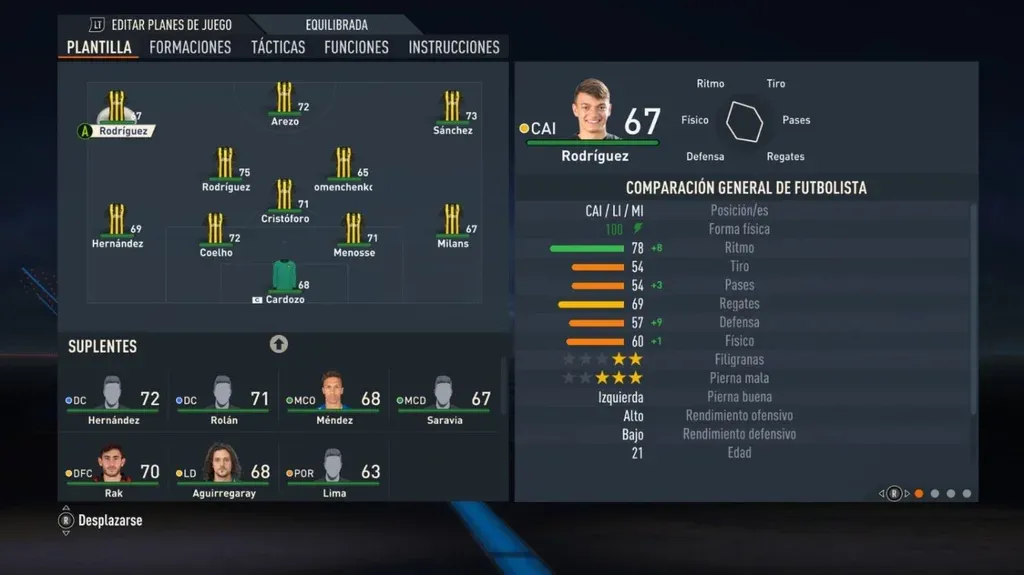Pick midfielder Cristóforo on the formation
1024x575 pixels.
pyautogui.click(x=285, y=199)
